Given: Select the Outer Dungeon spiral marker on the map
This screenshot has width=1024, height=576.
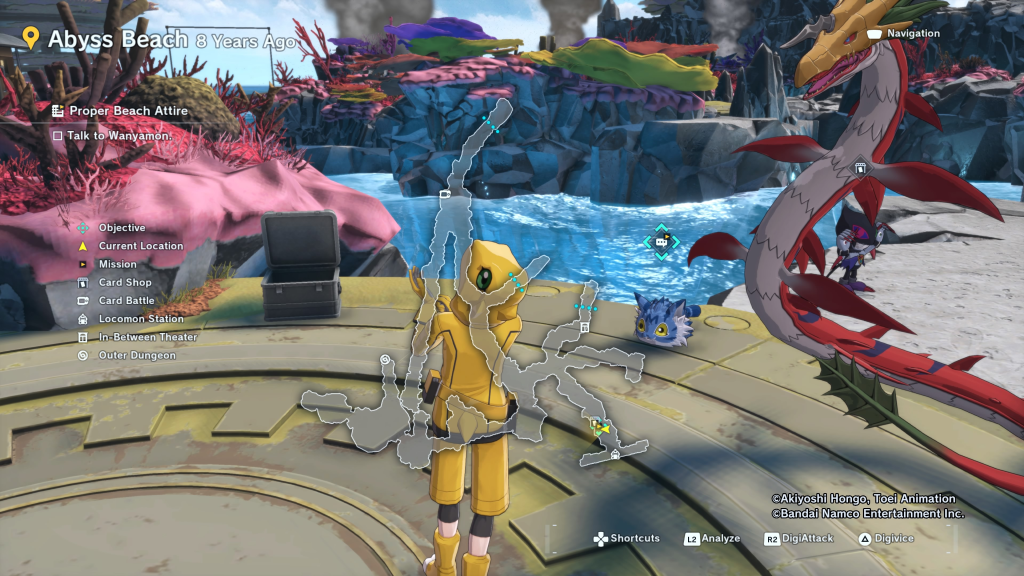Looking at the screenshot, I should point(385,359).
